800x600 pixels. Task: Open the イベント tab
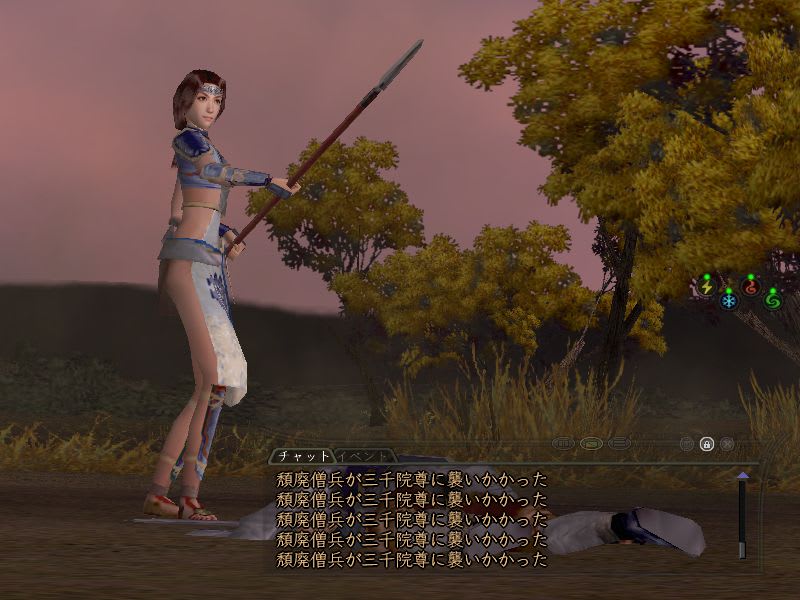click(x=362, y=455)
